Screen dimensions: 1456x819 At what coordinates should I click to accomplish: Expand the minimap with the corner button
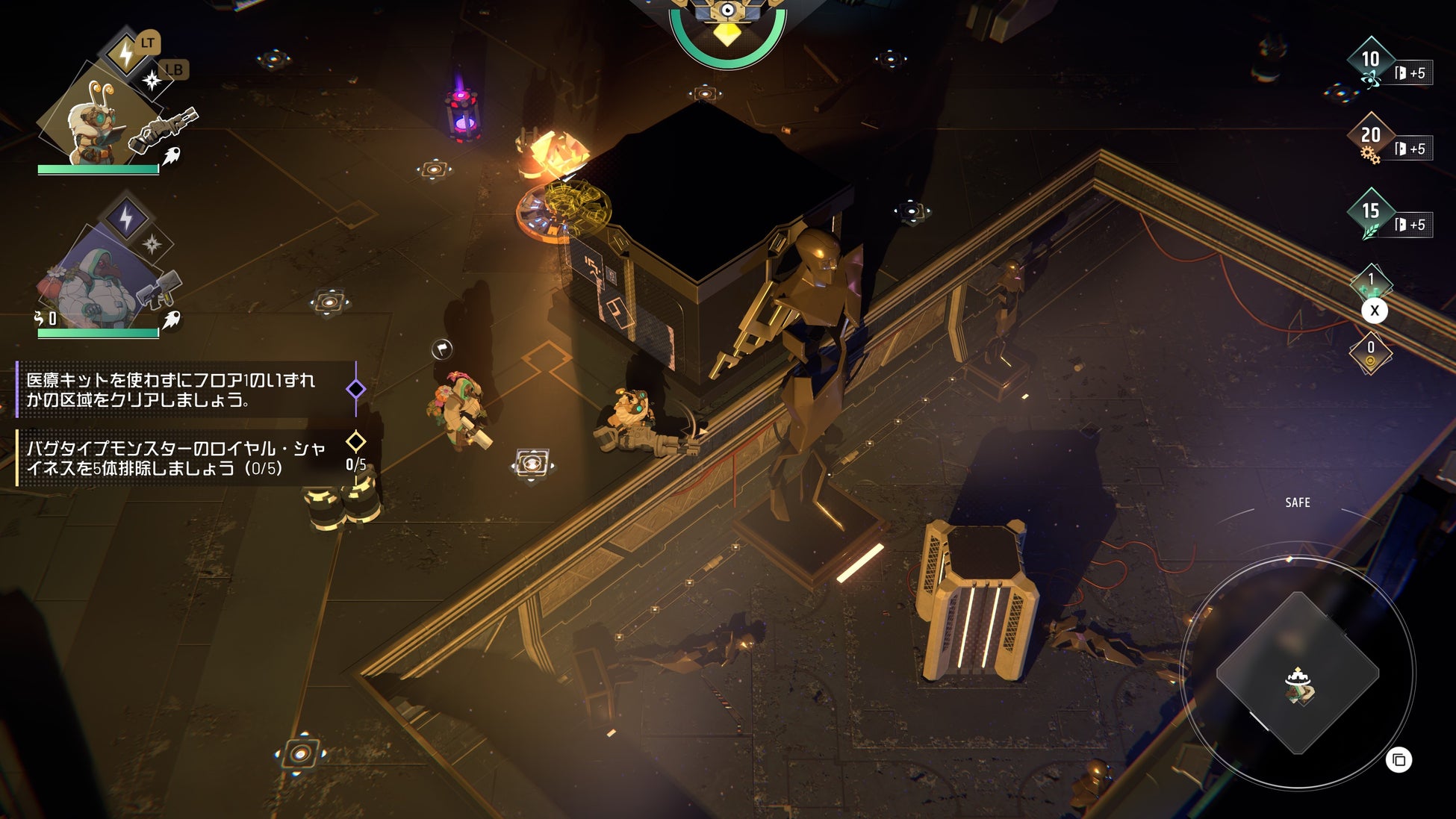coord(1399,760)
